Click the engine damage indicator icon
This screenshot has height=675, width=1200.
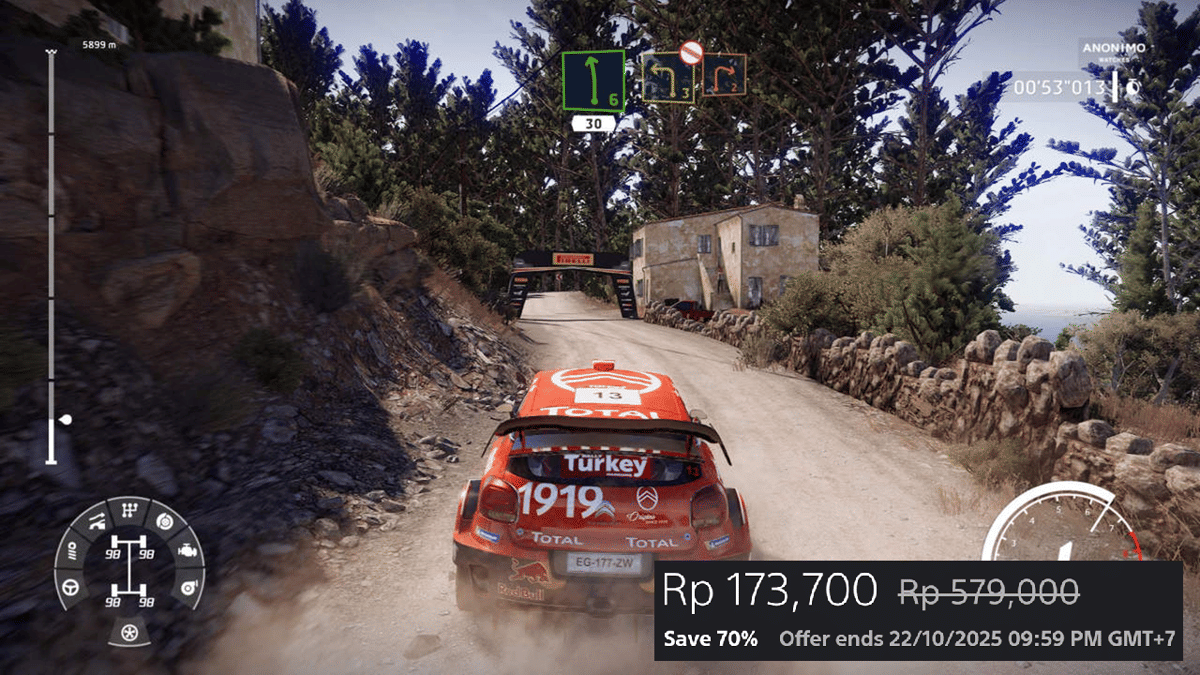click(187, 550)
